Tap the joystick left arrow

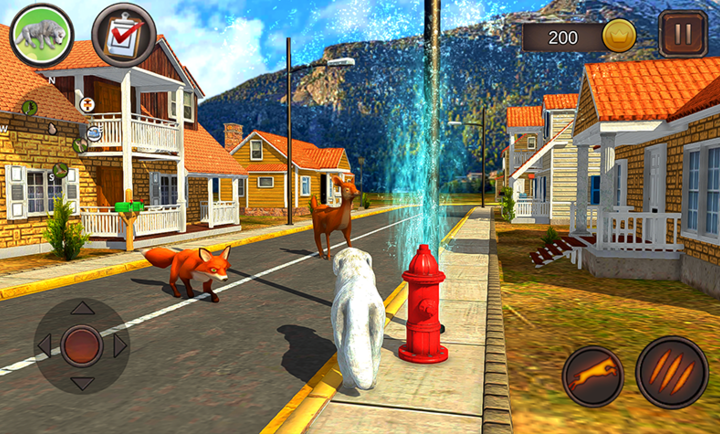point(44,346)
